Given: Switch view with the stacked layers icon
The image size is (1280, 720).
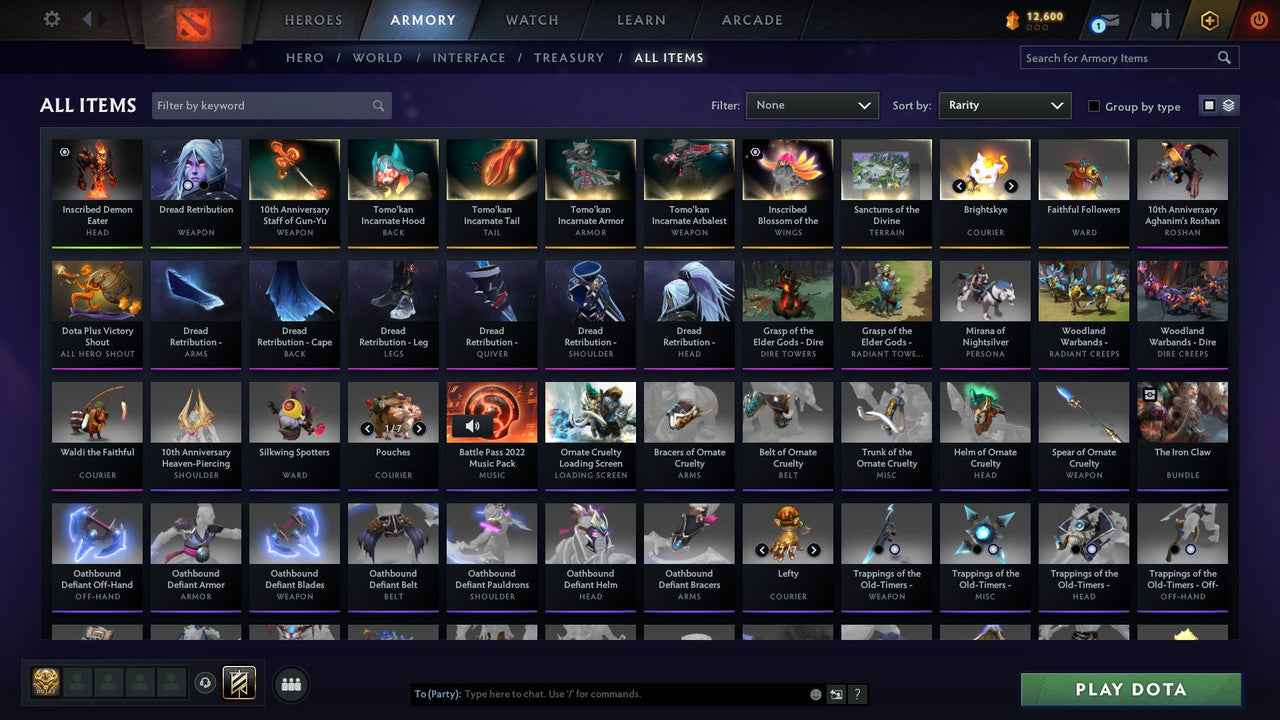Looking at the screenshot, I should point(1228,105).
